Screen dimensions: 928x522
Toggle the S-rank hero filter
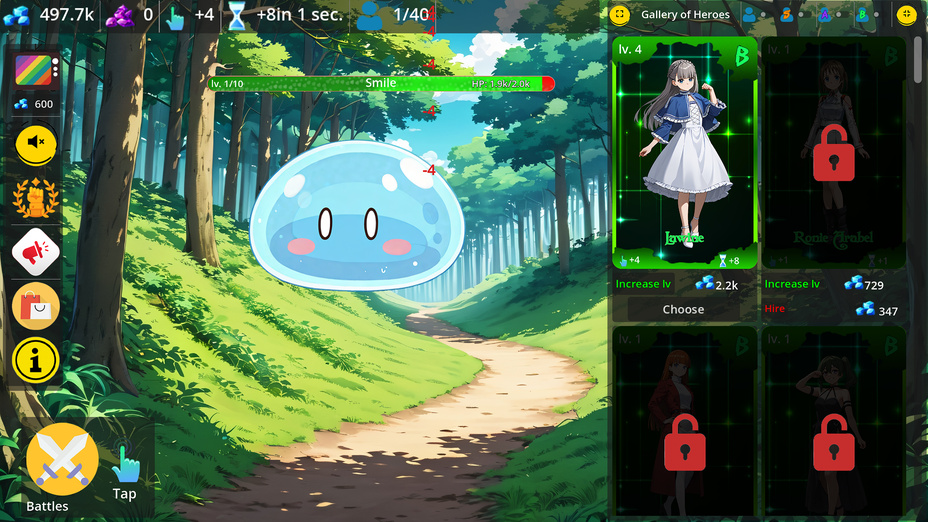pos(786,15)
